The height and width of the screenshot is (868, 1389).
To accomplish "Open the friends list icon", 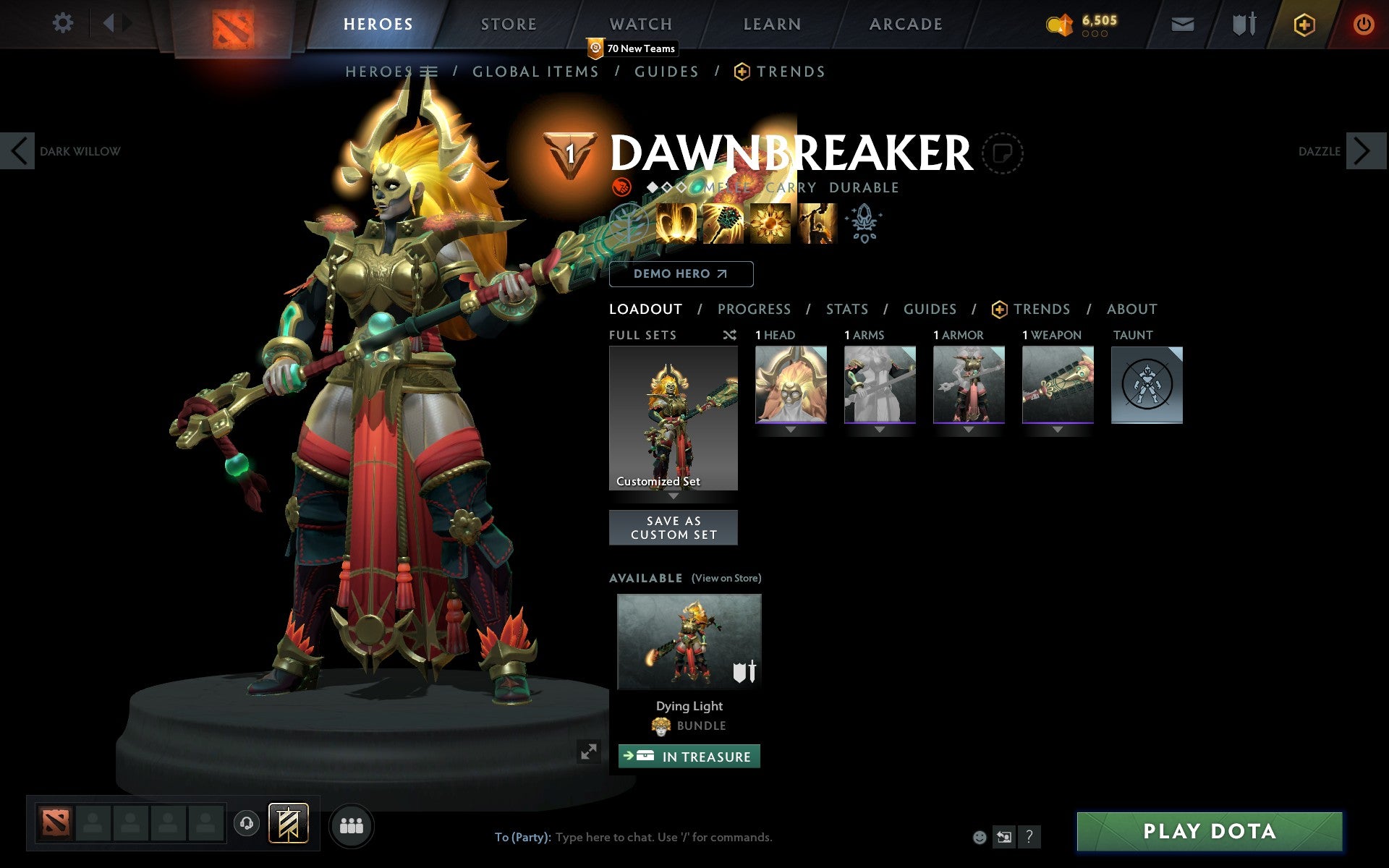I will pos(352,825).
